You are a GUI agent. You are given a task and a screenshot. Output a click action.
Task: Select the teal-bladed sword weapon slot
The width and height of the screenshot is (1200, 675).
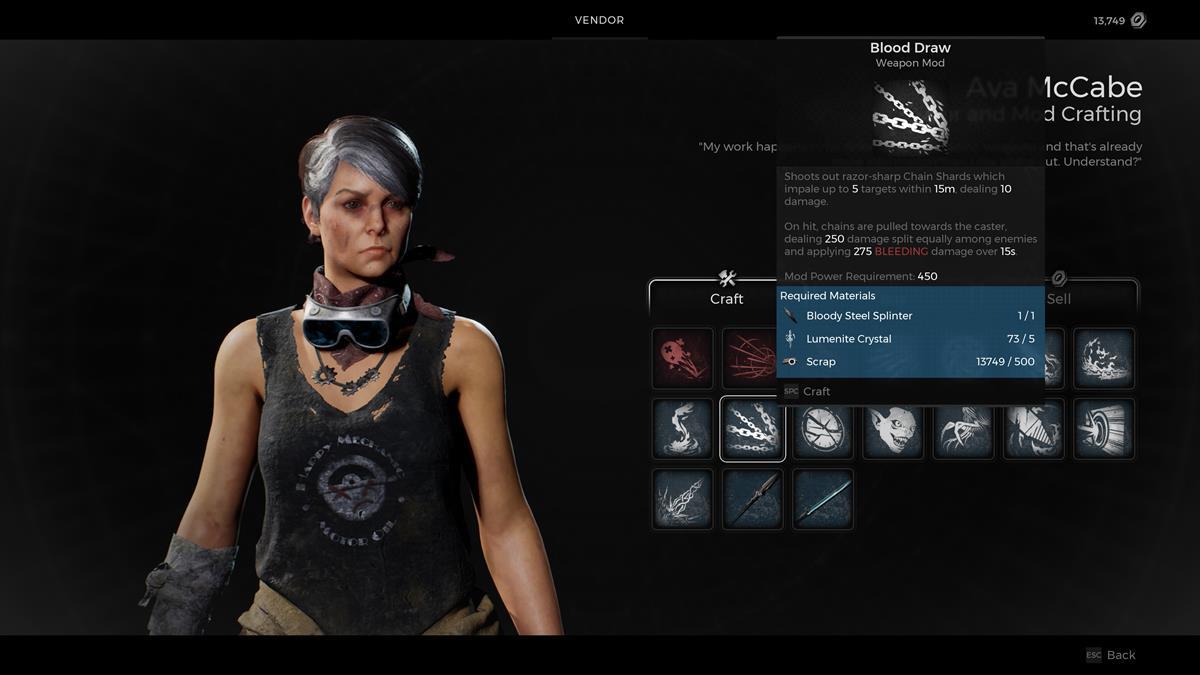[x=823, y=499]
